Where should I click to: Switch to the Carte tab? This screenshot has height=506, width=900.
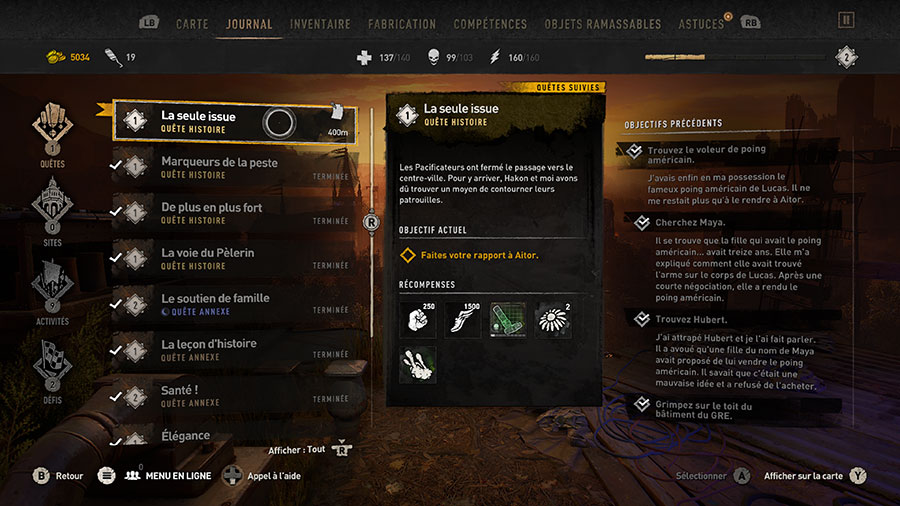coord(192,23)
